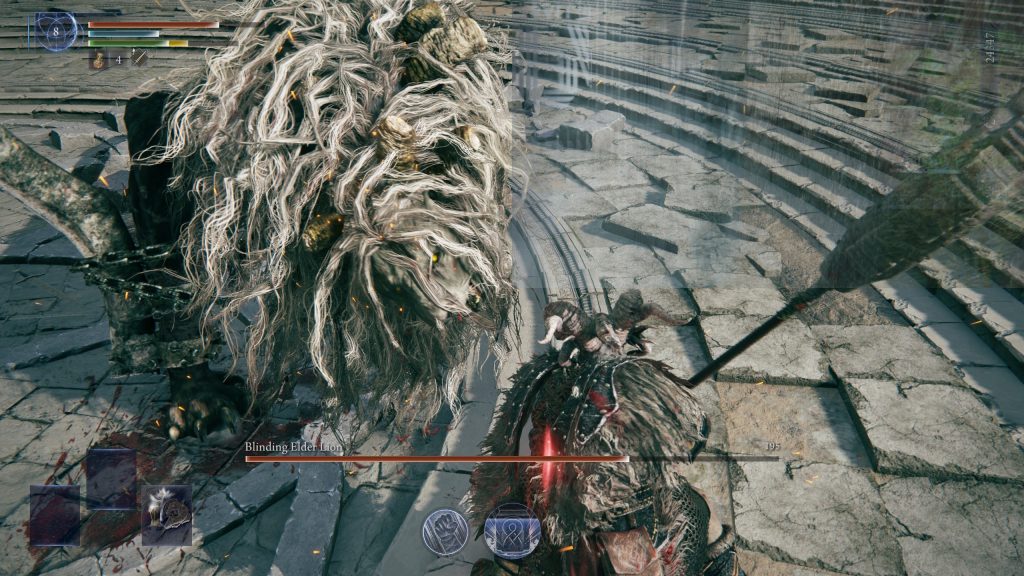Activate the glowing knot-symbol skill icon
This screenshot has height=576, width=1024.
pyautogui.click(x=511, y=530)
